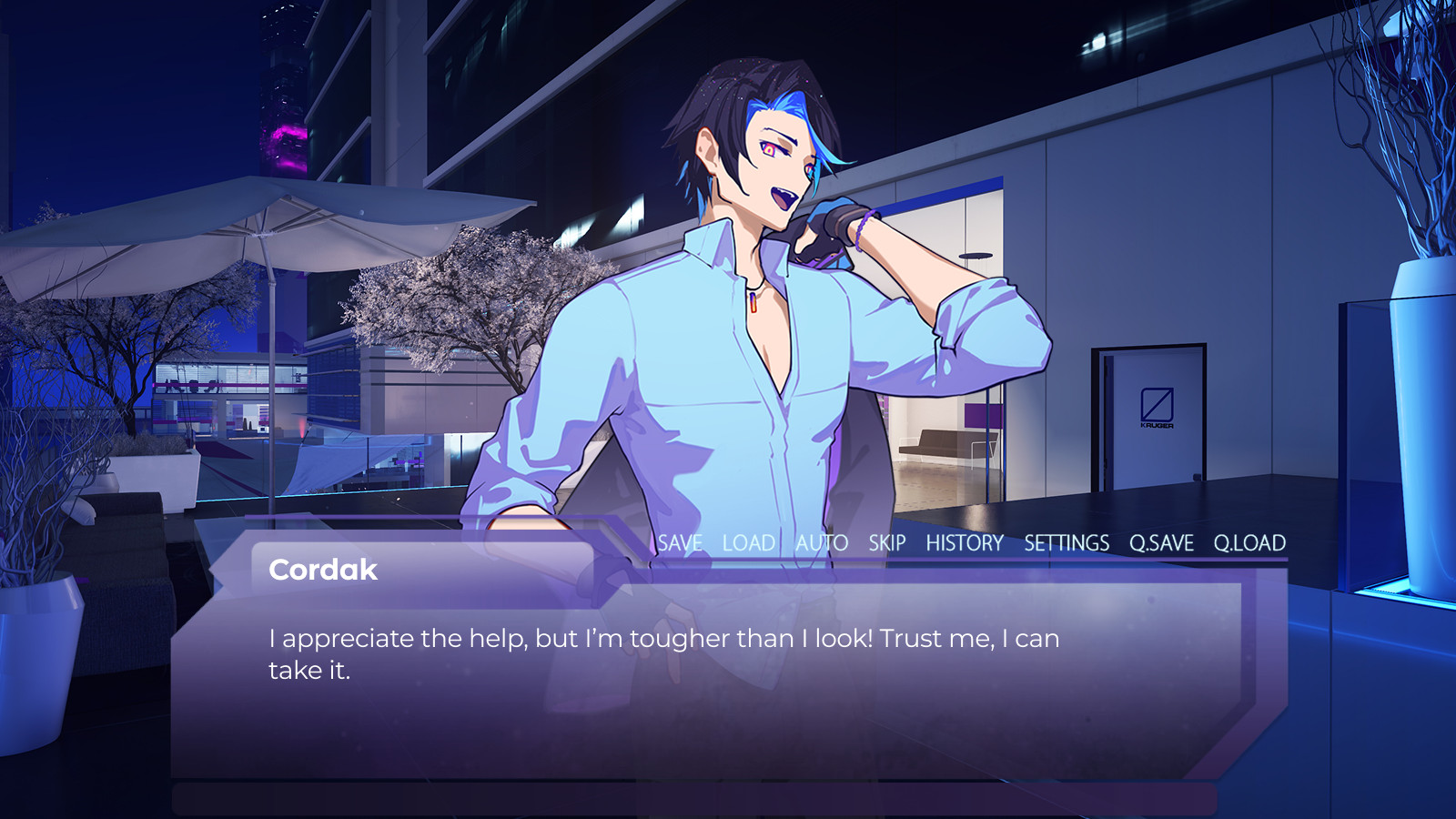Open the SETTINGS screen
Screen dimensions: 1456x819
1067,543
